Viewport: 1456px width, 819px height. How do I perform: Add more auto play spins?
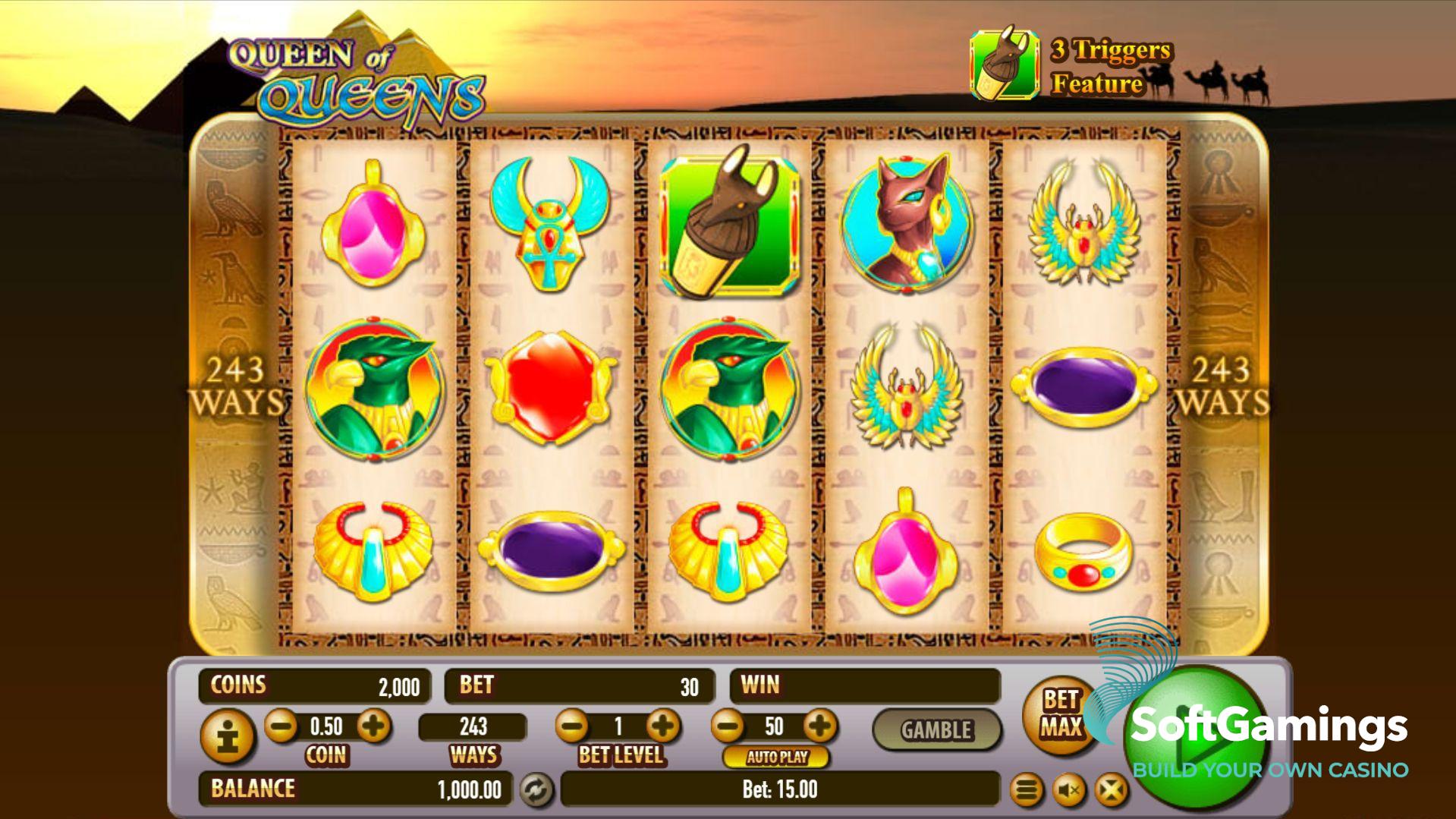820,726
